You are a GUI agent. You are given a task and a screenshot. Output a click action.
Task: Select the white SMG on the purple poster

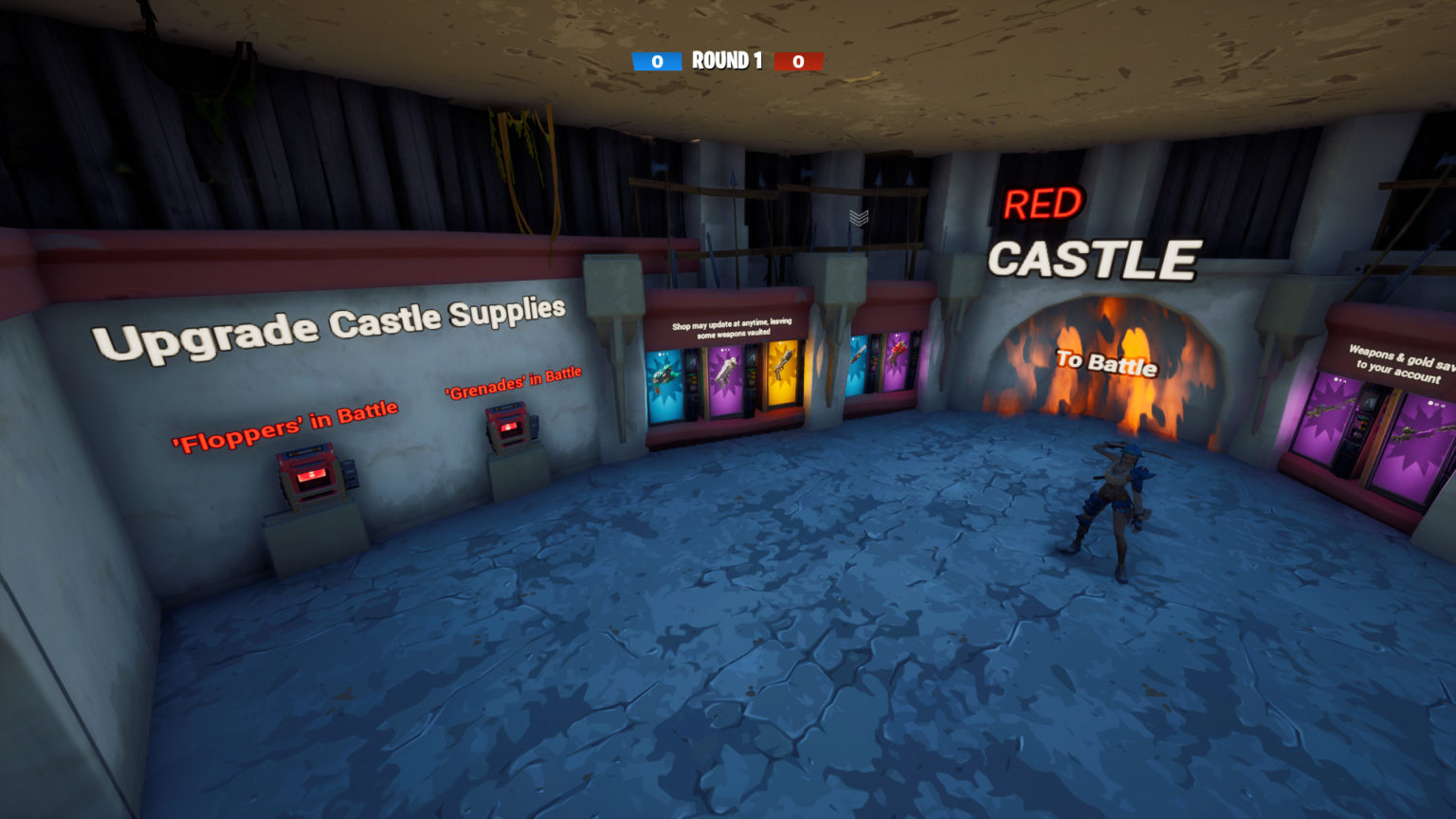(x=726, y=372)
